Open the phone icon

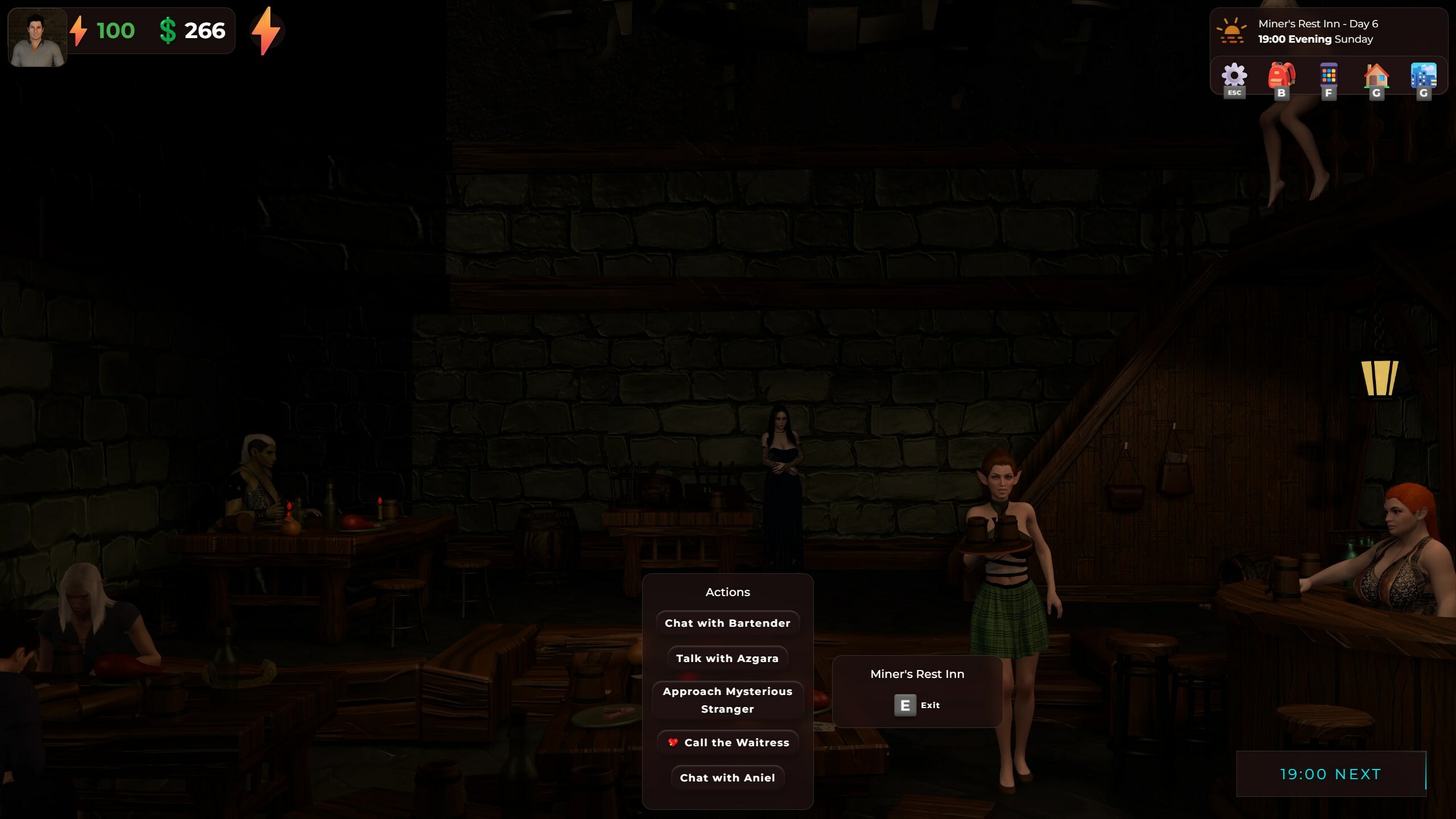point(1329,77)
